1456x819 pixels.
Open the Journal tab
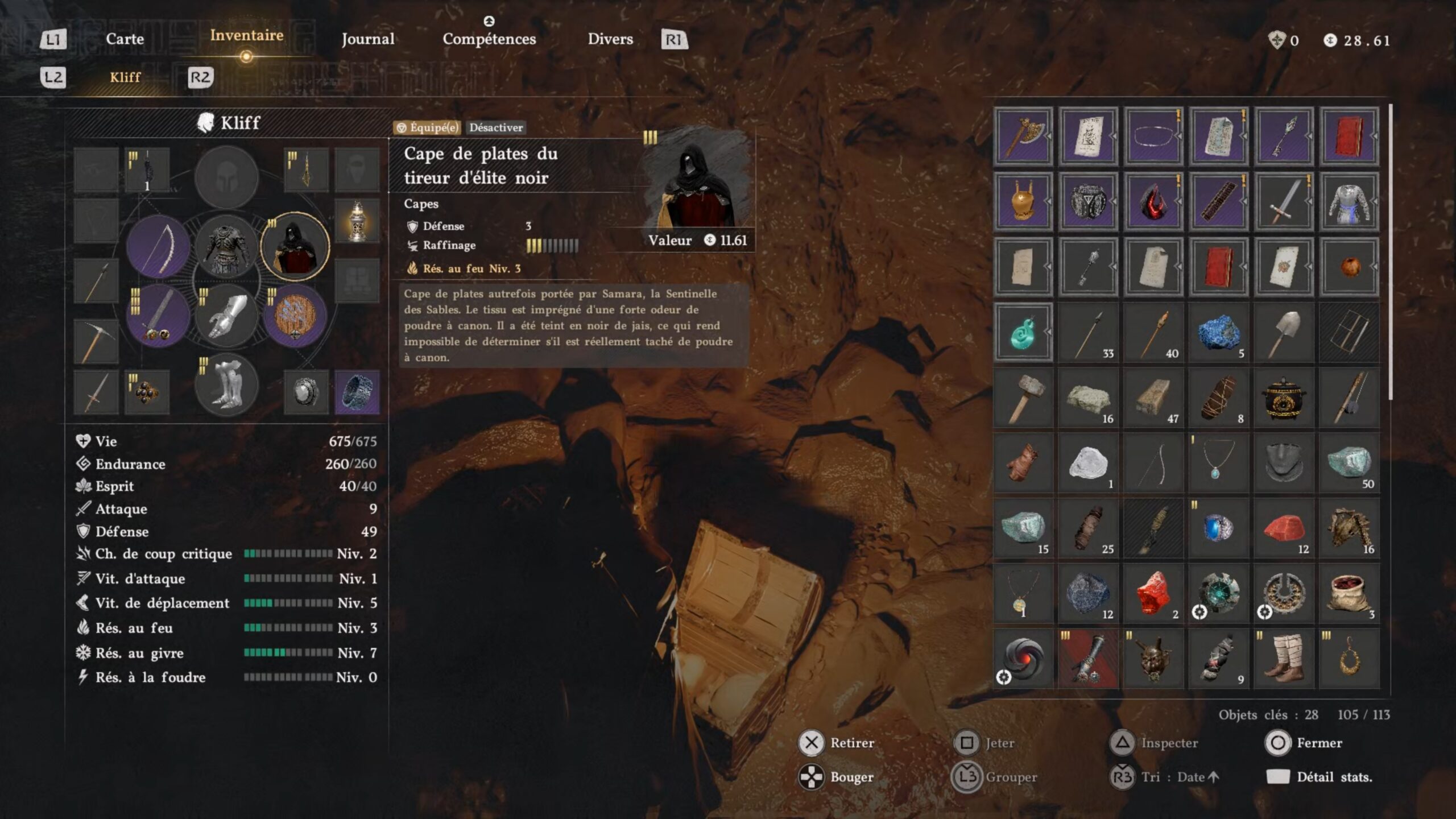(367, 39)
